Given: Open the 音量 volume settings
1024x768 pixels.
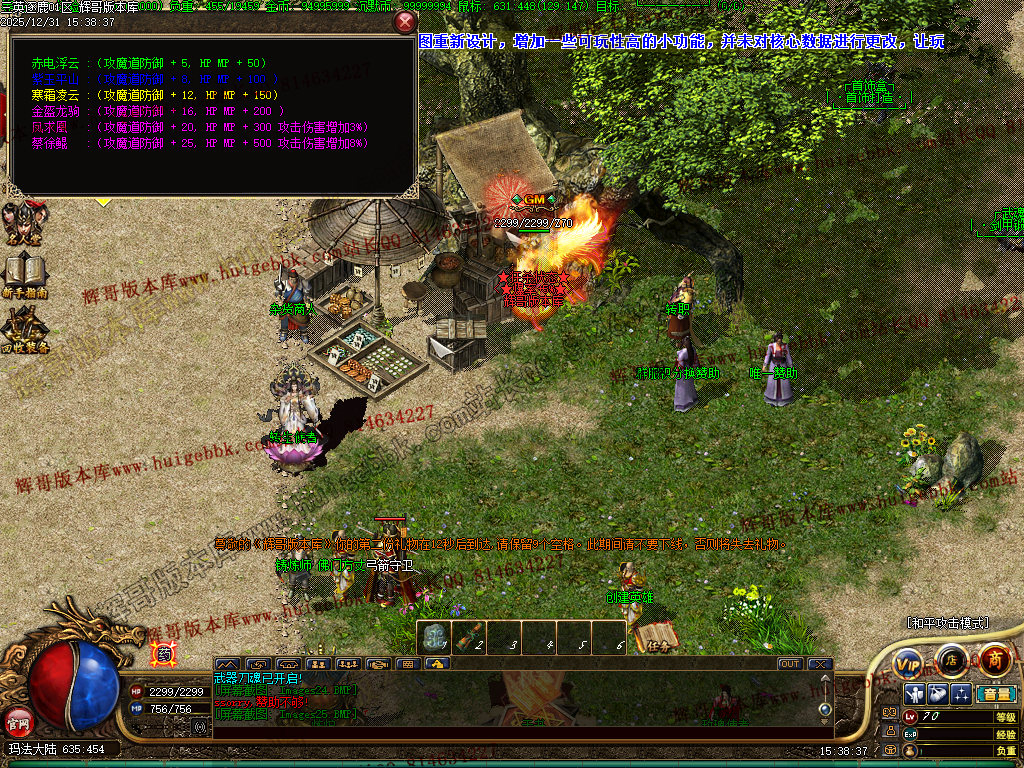Looking at the screenshot, I should pyautogui.click(x=995, y=694).
